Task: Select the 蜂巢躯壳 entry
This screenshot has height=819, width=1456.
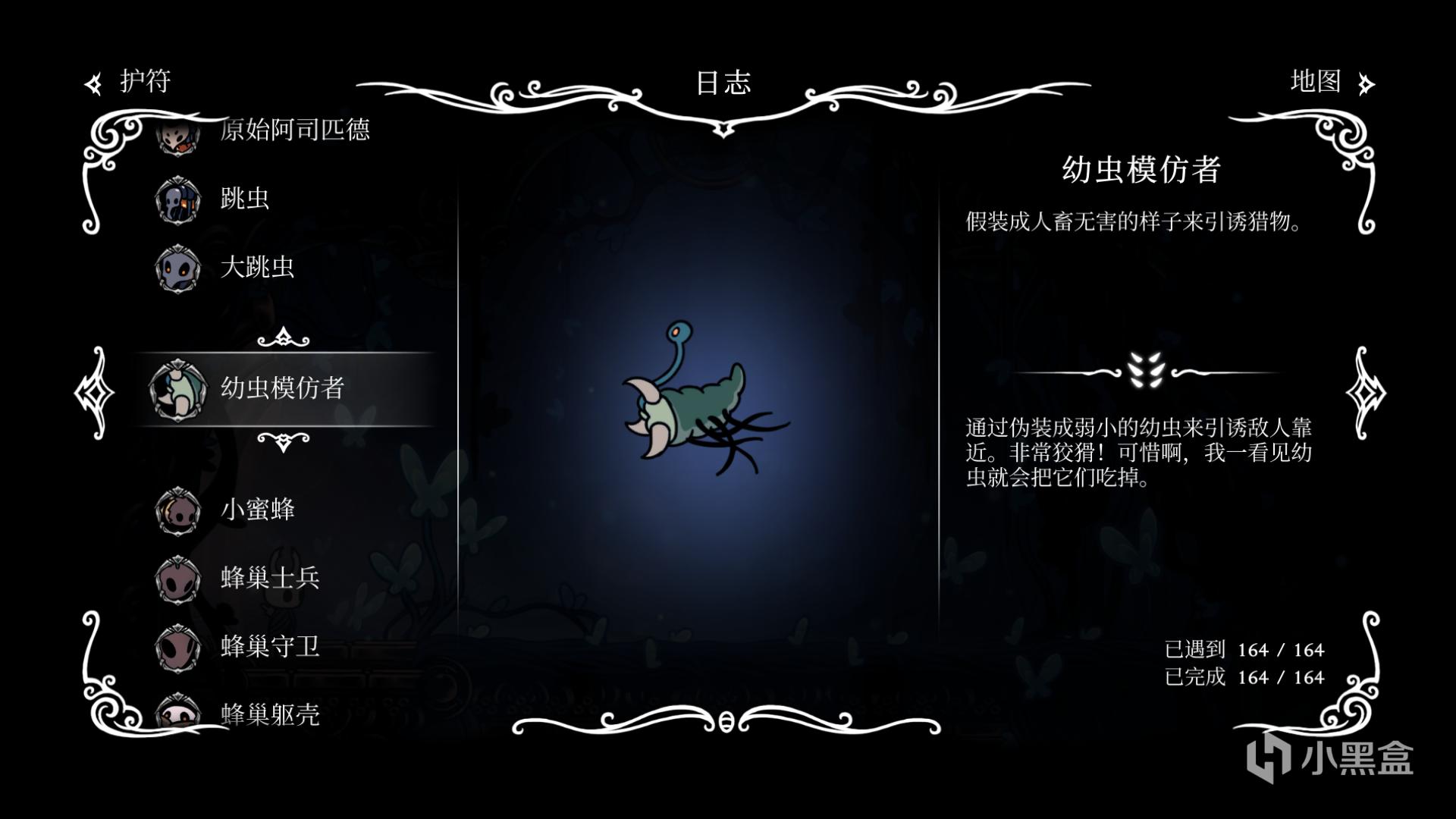Action: [x=270, y=714]
